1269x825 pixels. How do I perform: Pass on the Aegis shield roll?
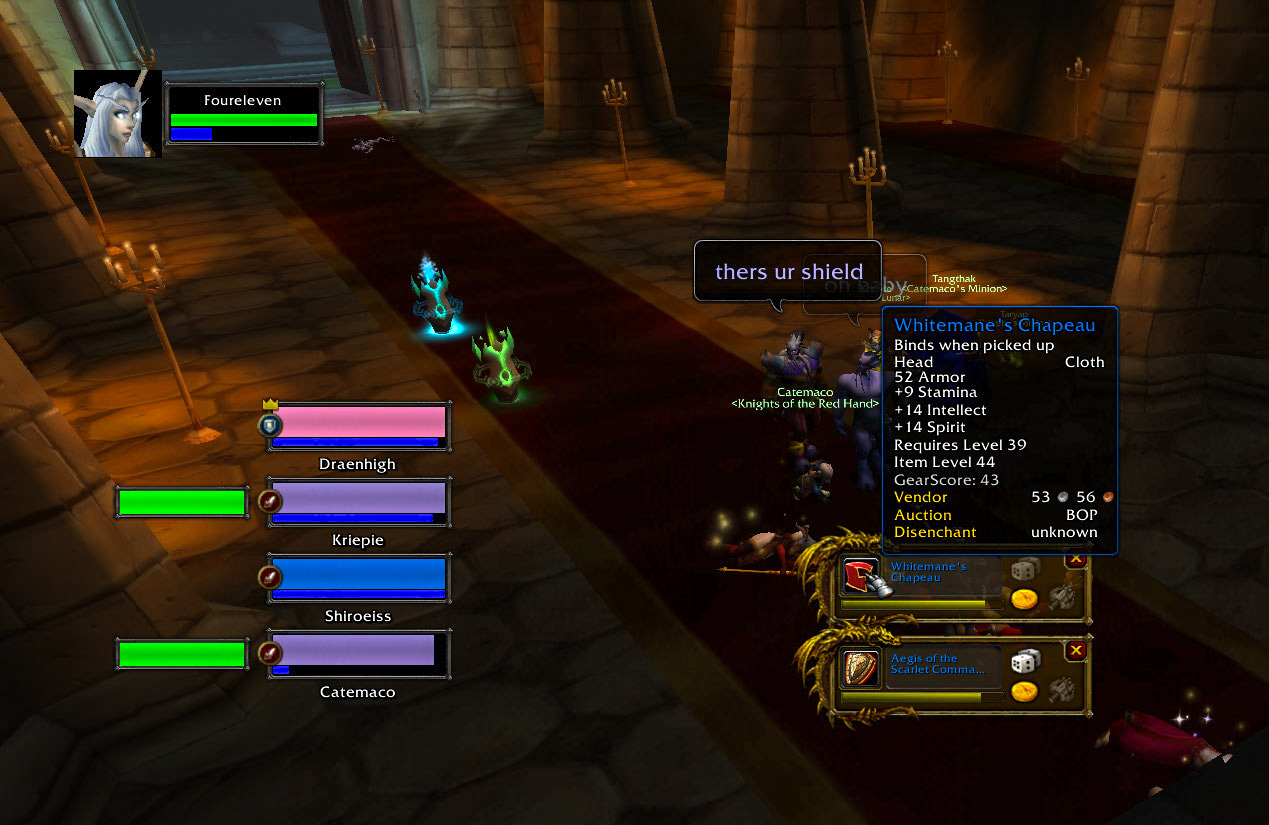tap(1076, 651)
